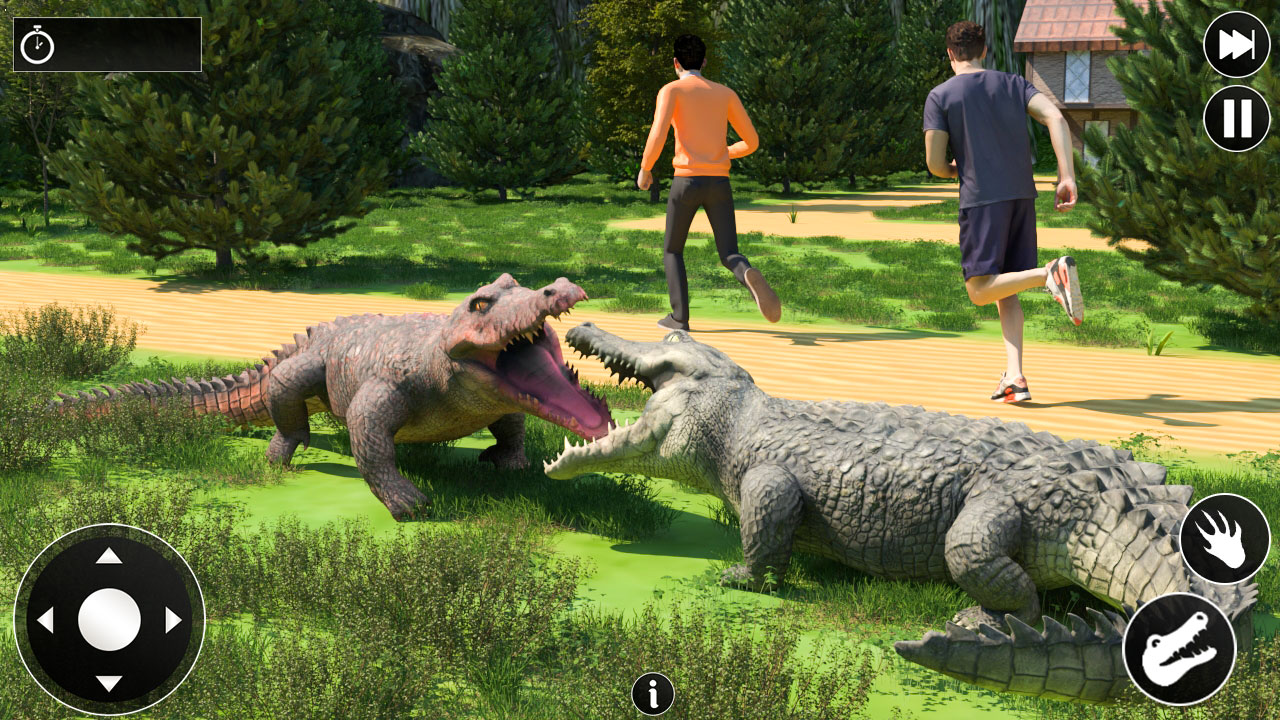Tap the stopwatch icon on timer bar
This screenshot has width=1280, height=720.
[38, 45]
